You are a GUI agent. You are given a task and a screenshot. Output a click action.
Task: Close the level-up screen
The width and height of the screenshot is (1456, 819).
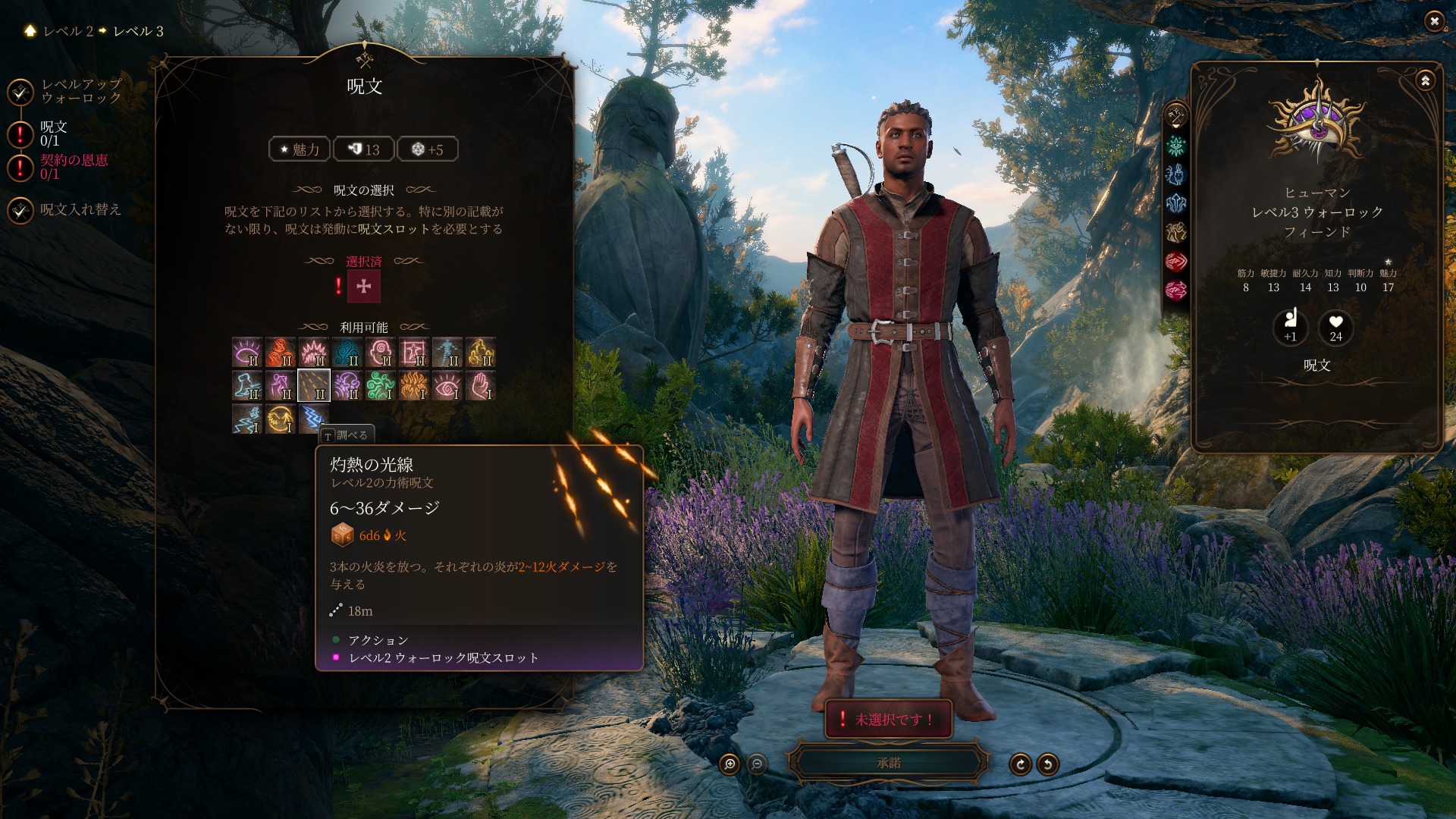[x=1433, y=21]
